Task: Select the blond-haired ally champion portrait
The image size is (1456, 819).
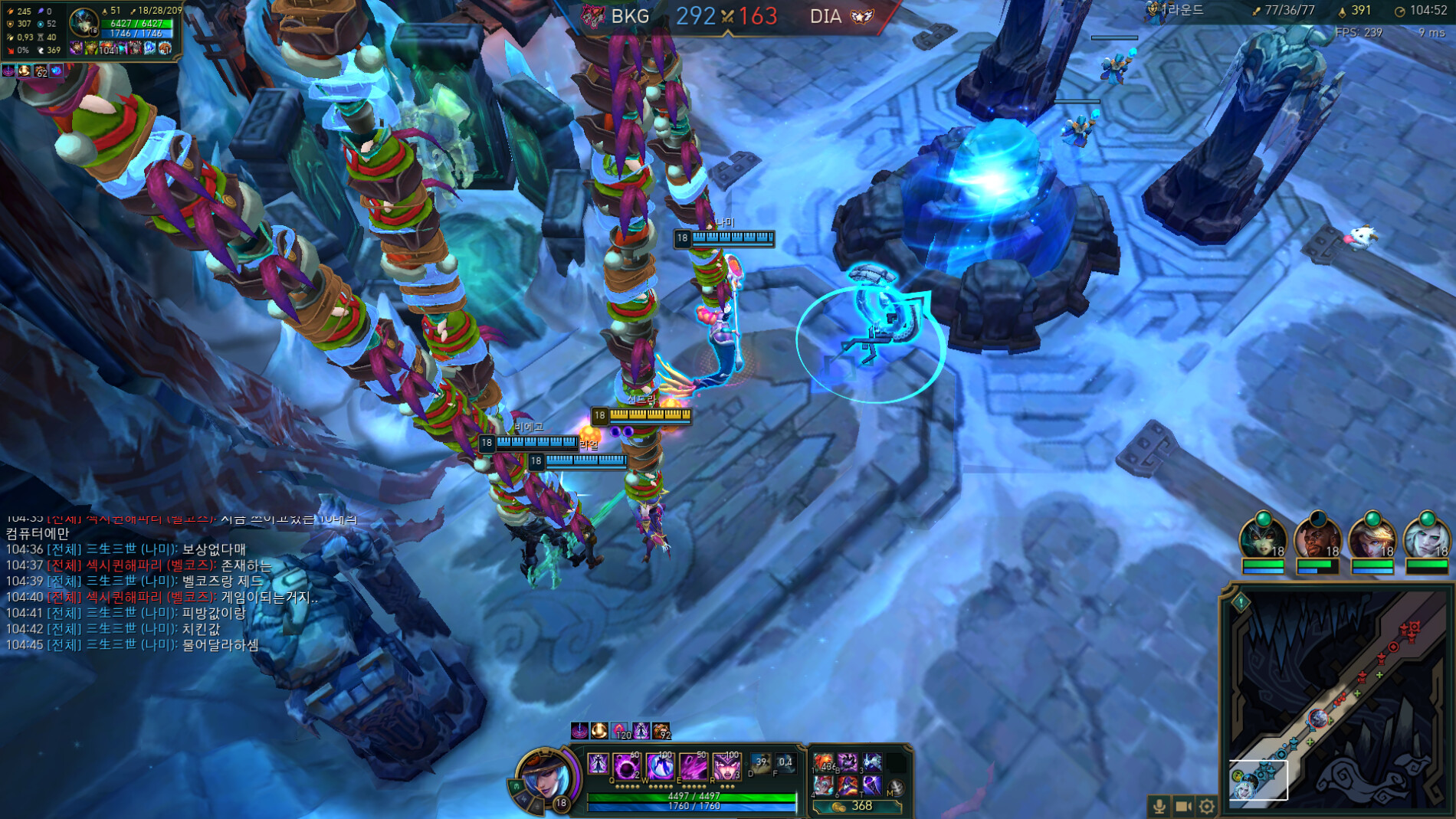Action: (x=1372, y=538)
